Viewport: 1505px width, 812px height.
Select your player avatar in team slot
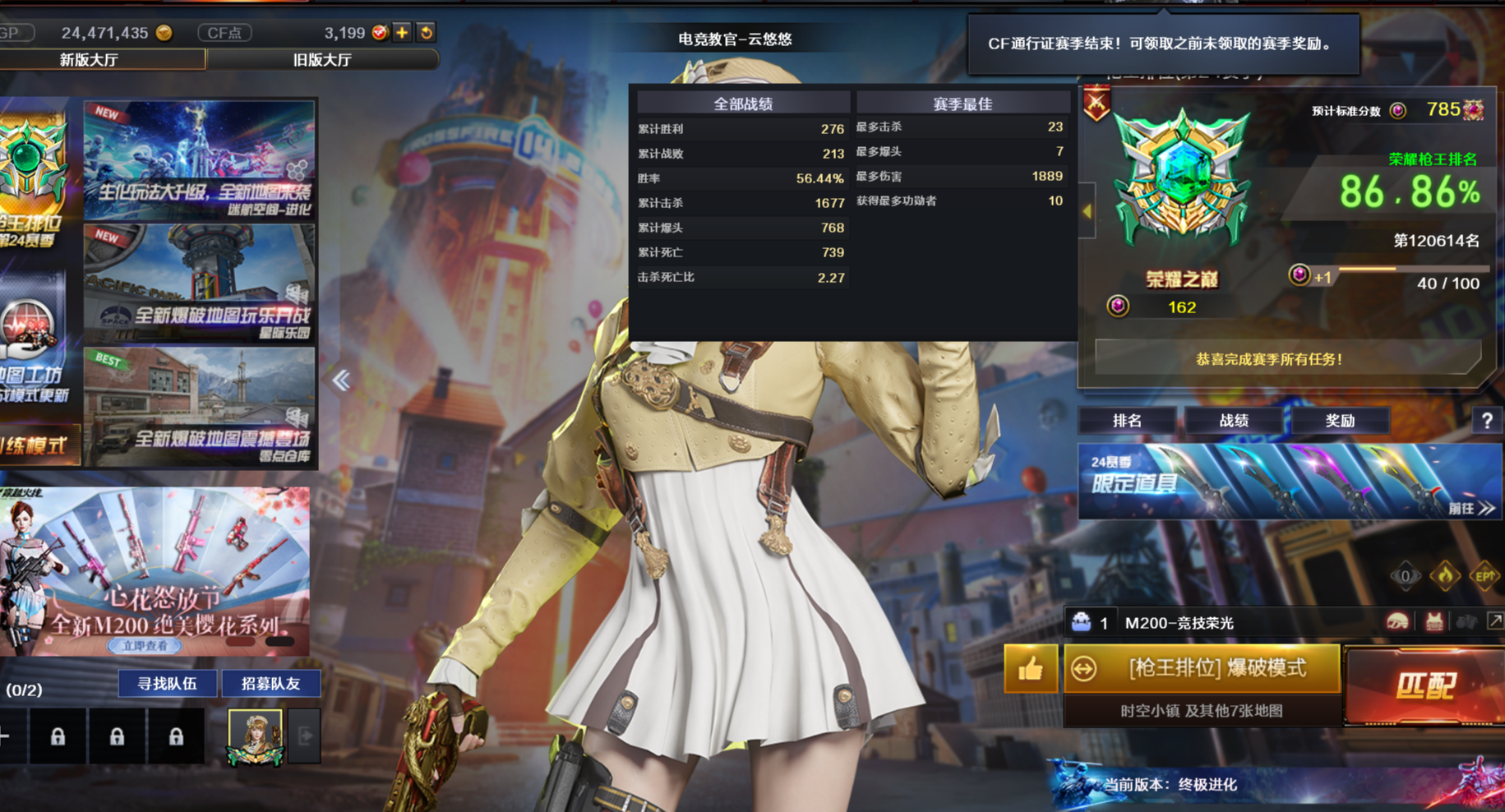pyautogui.click(x=256, y=736)
